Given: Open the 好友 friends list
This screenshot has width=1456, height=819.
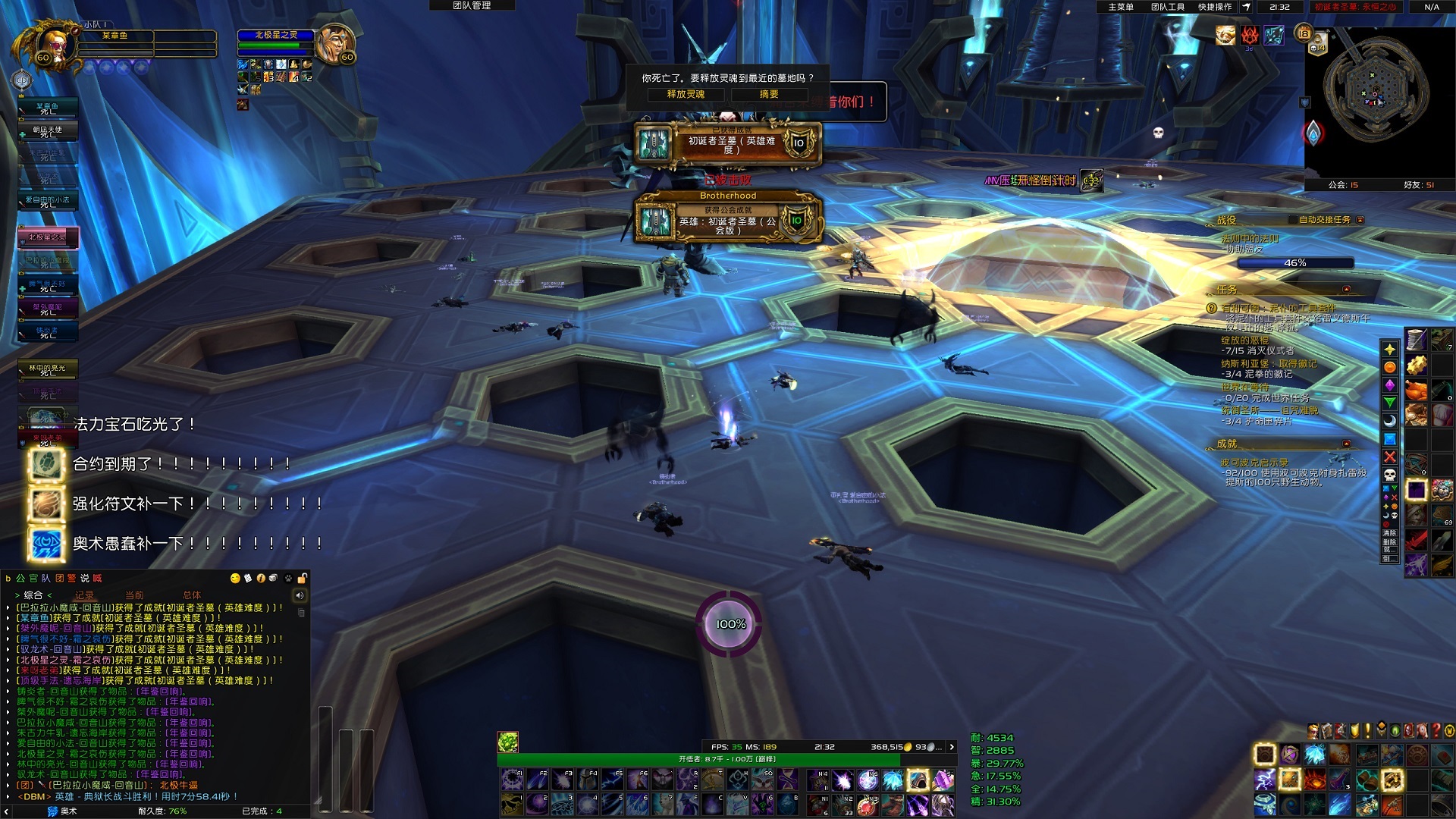Looking at the screenshot, I should click(x=1418, y=185).
